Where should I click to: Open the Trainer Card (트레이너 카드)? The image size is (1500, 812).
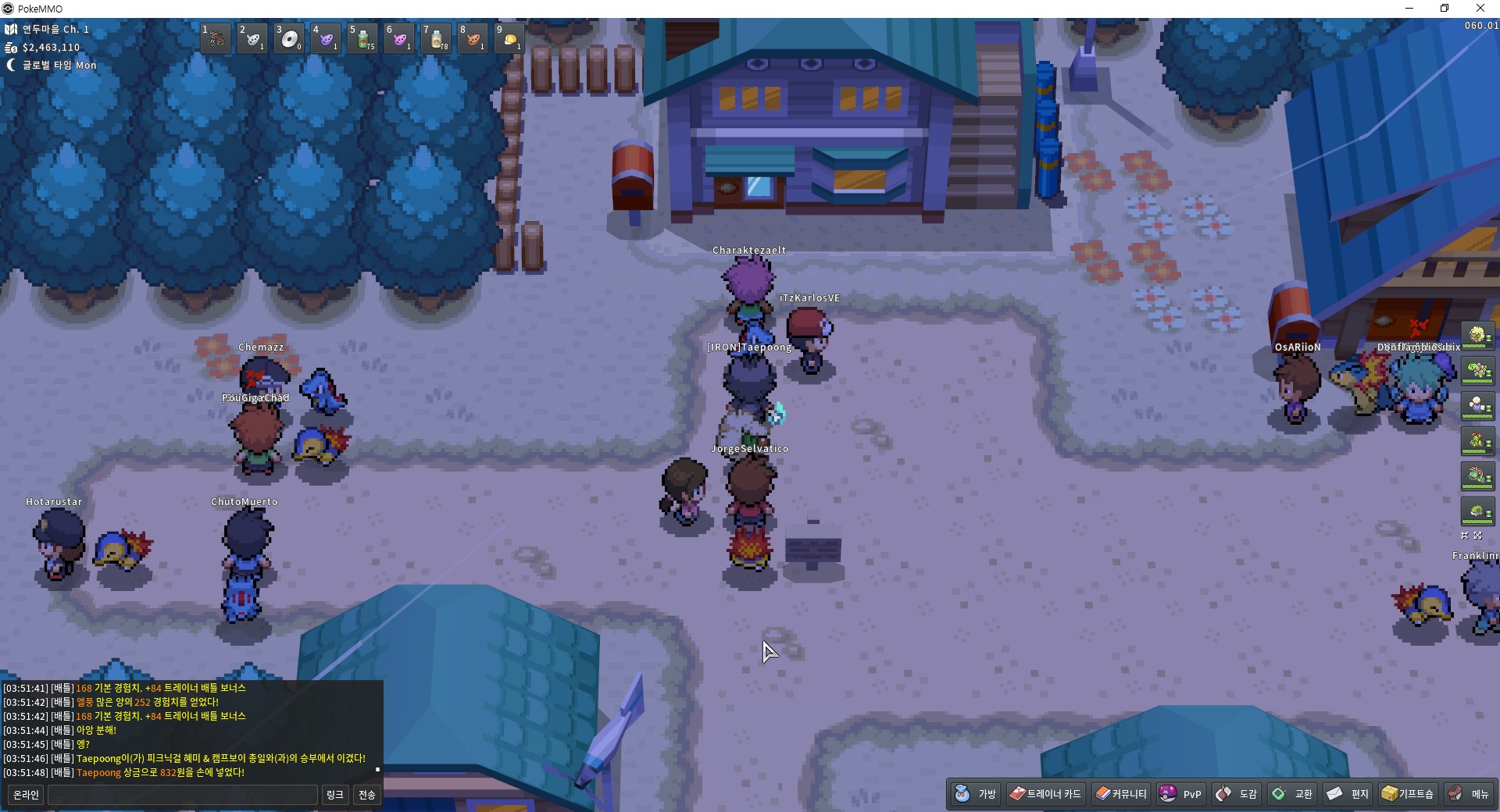coord(1045,794)
